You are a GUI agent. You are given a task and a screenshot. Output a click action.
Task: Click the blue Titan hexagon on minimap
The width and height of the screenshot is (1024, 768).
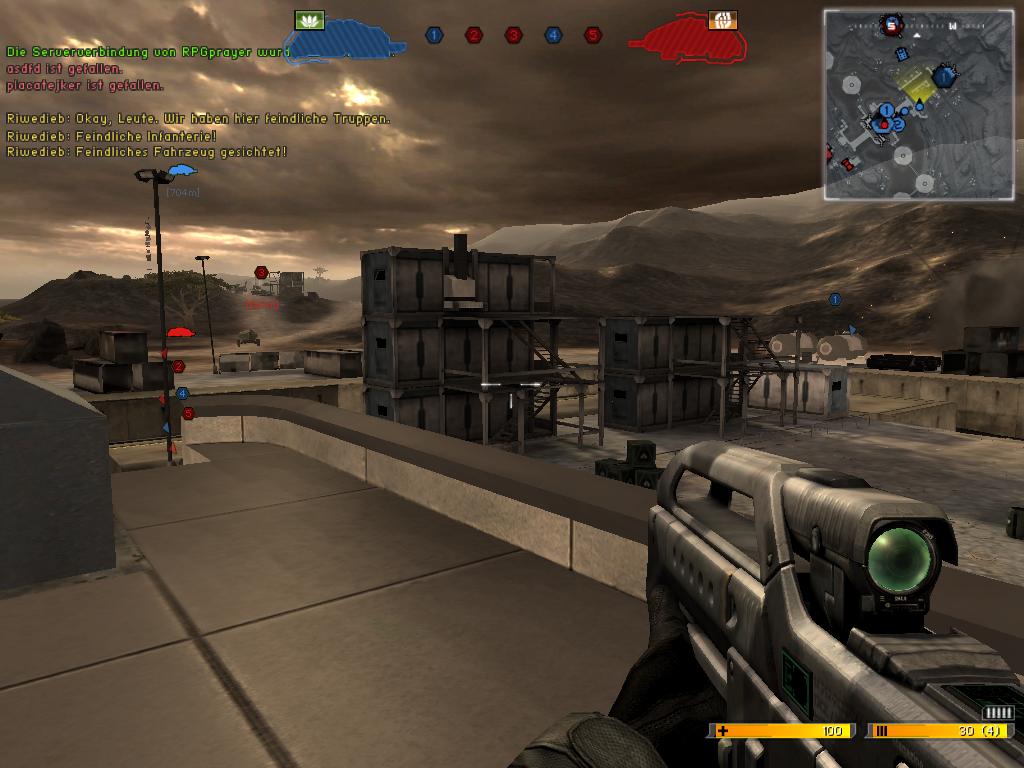pos(943,76)
